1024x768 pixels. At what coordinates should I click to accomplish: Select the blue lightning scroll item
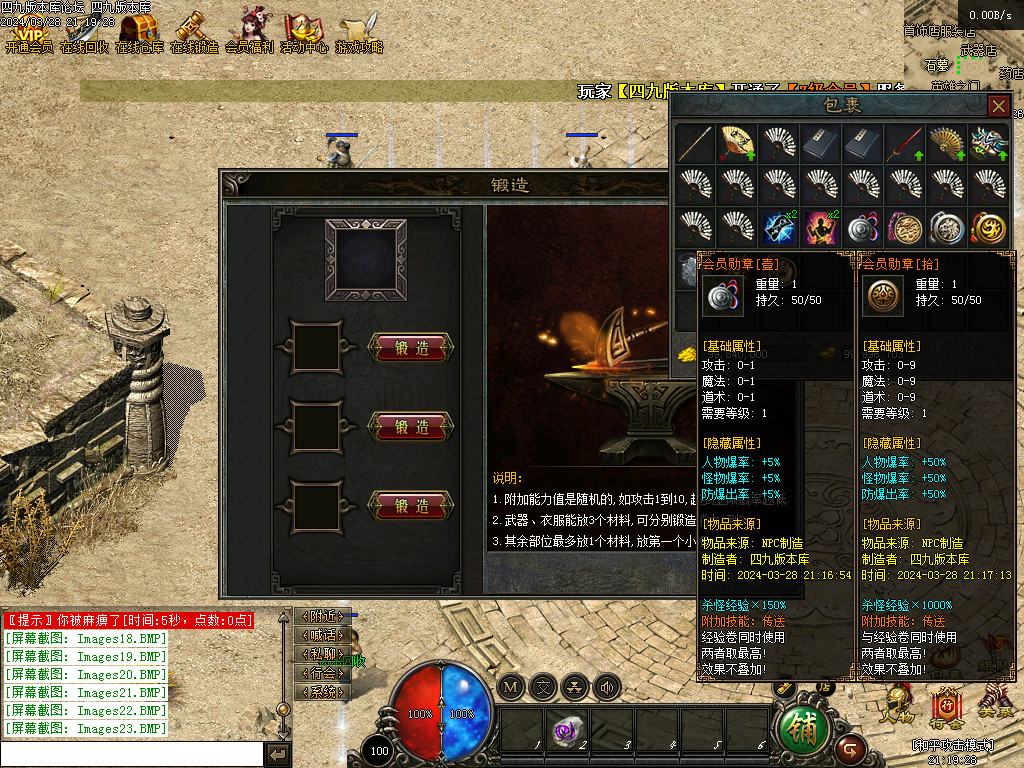778,227
